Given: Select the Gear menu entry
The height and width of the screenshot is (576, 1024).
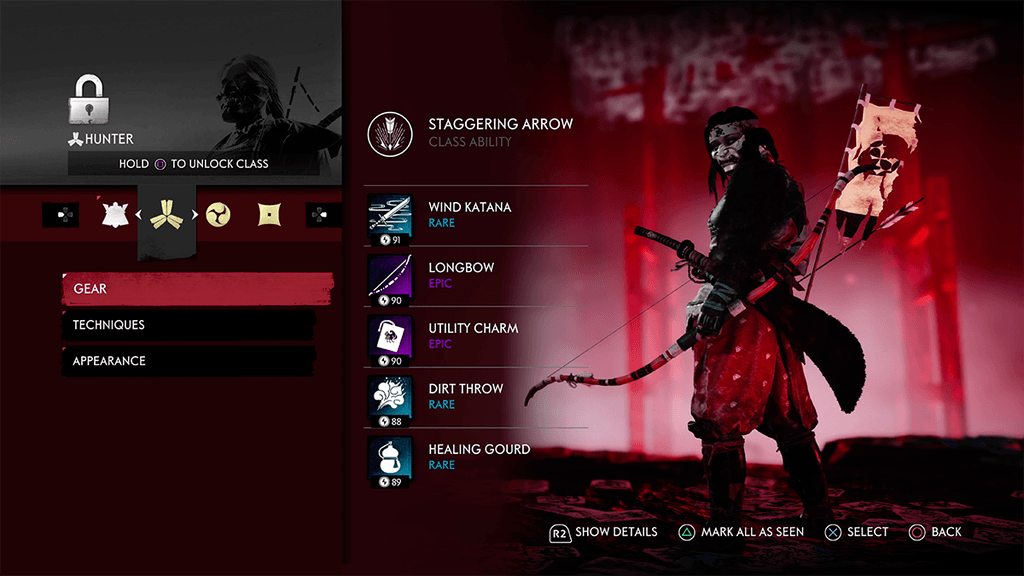Looking at the screenshot, I should pos(196,289).
